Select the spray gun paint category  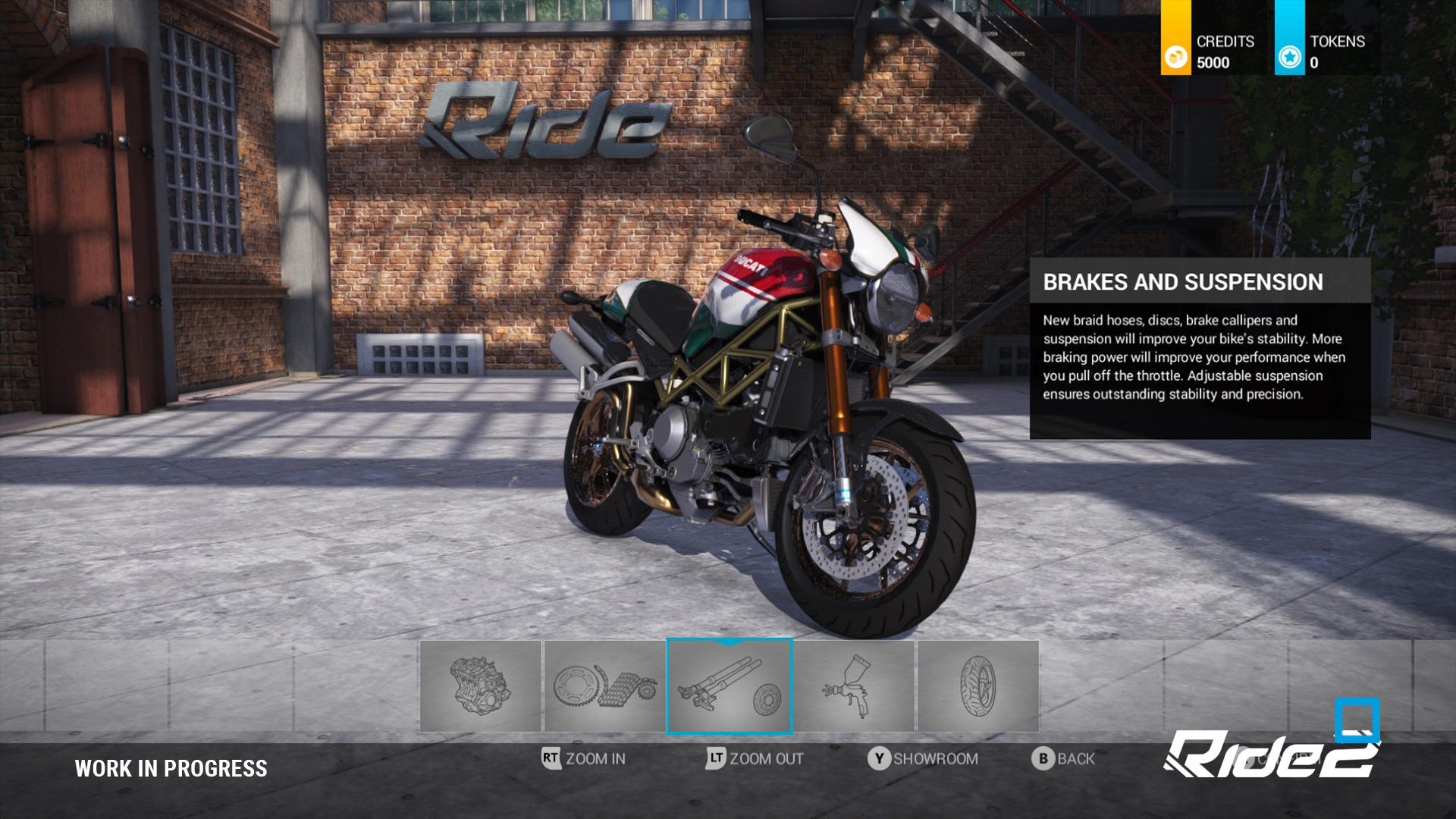click(854, 686)
